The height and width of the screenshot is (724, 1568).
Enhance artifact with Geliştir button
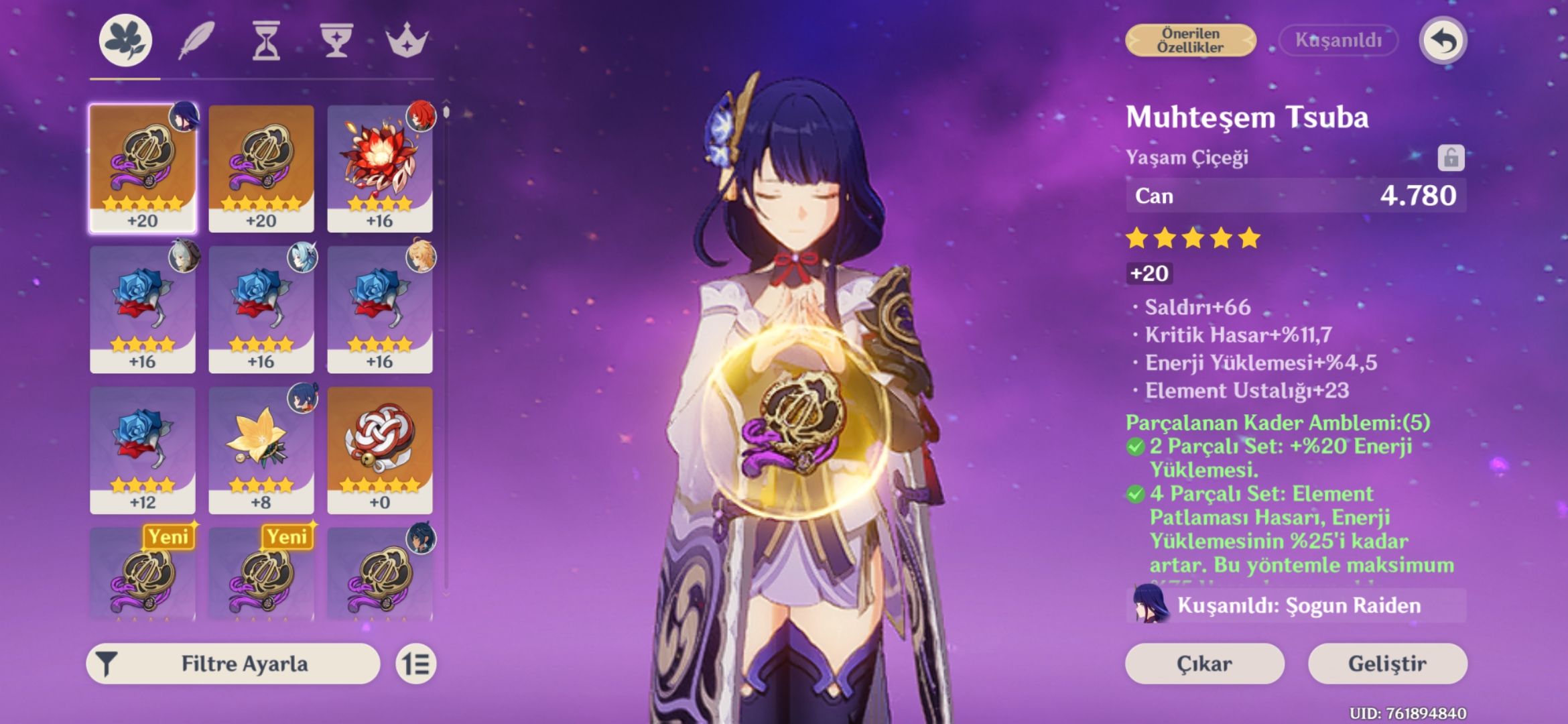pos(1387,664)
